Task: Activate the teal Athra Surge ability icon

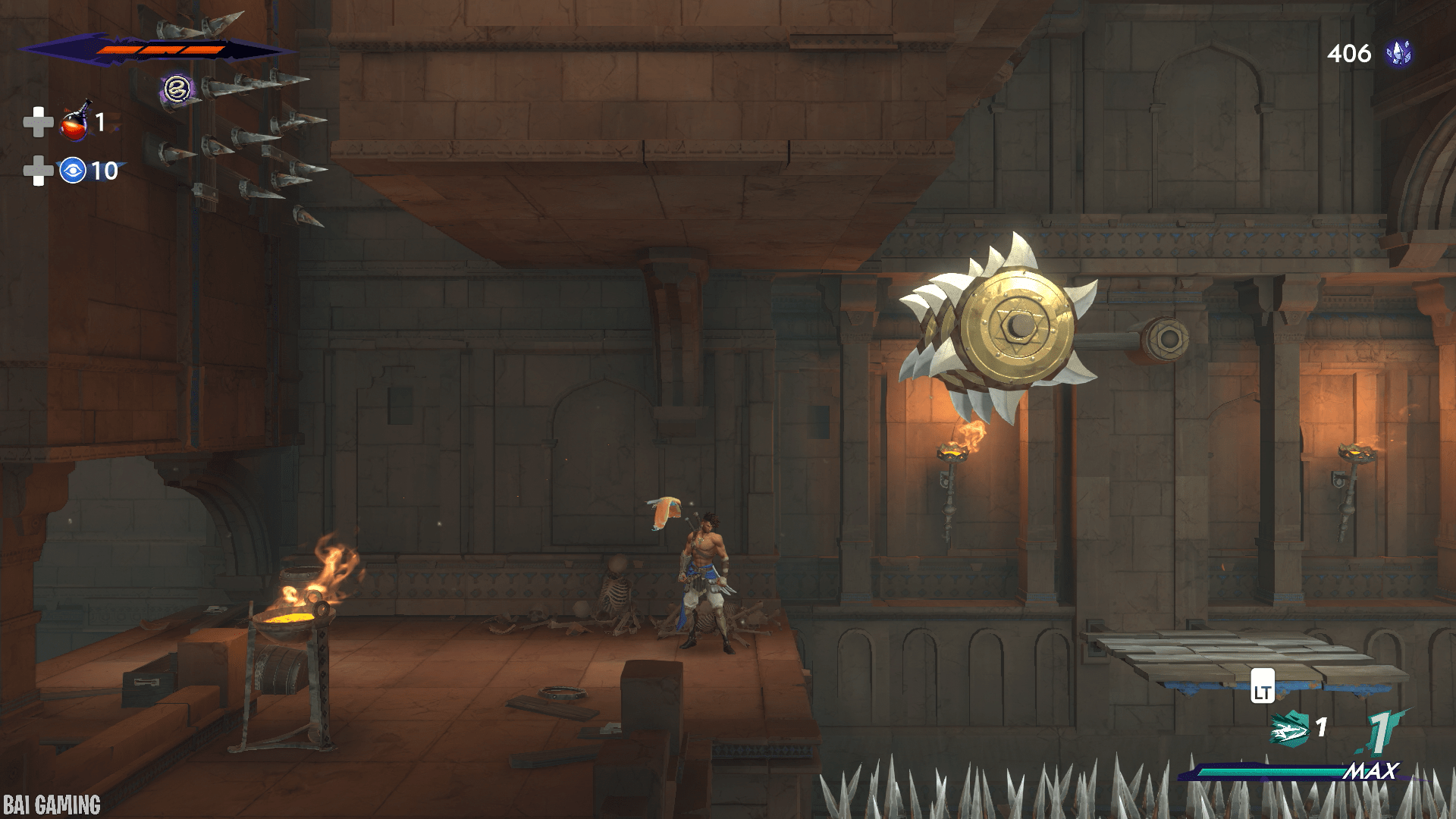Action: (1289, 729)
